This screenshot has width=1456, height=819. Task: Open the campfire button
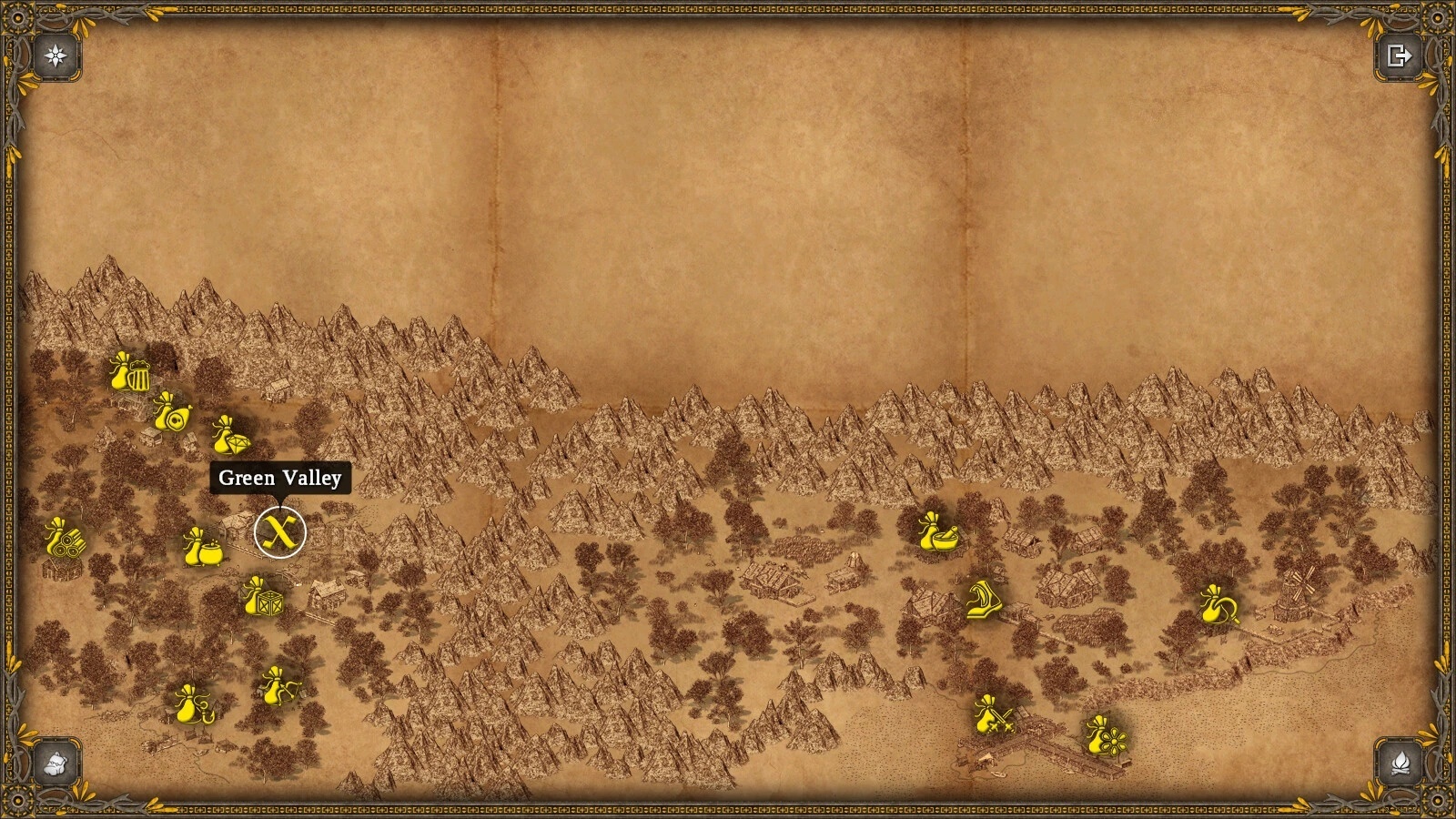1399,762
